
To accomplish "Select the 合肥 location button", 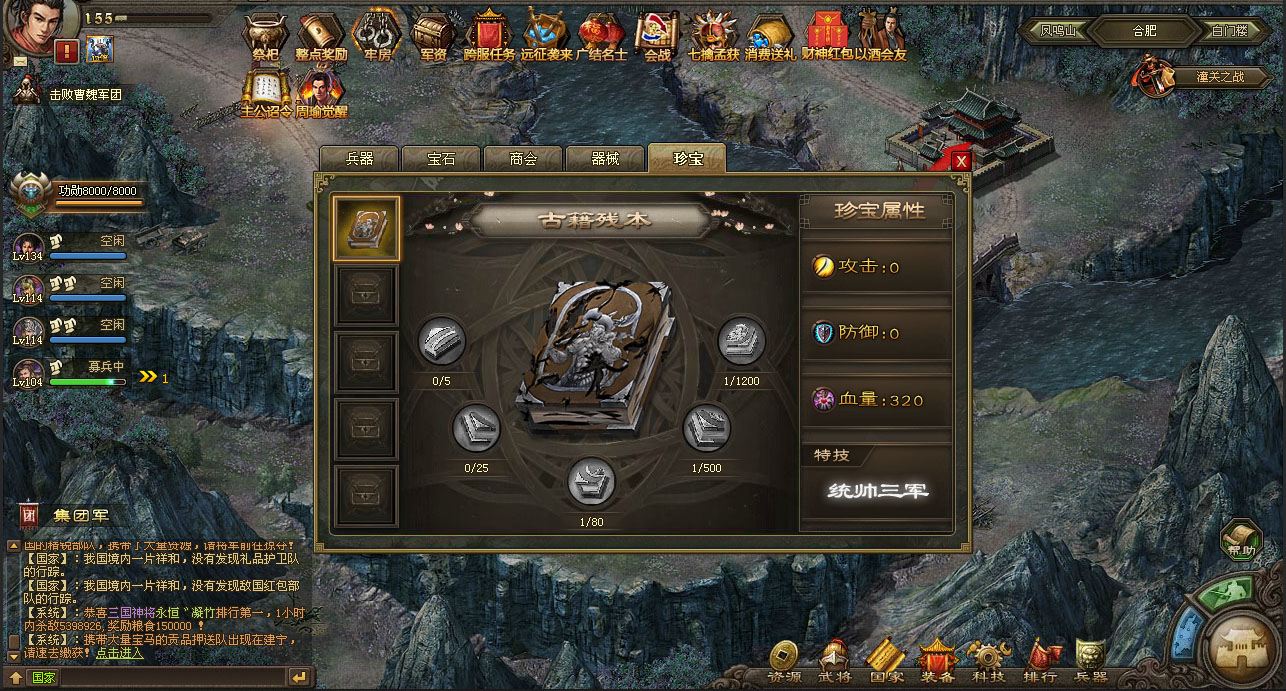I will tap(1144, 31).
